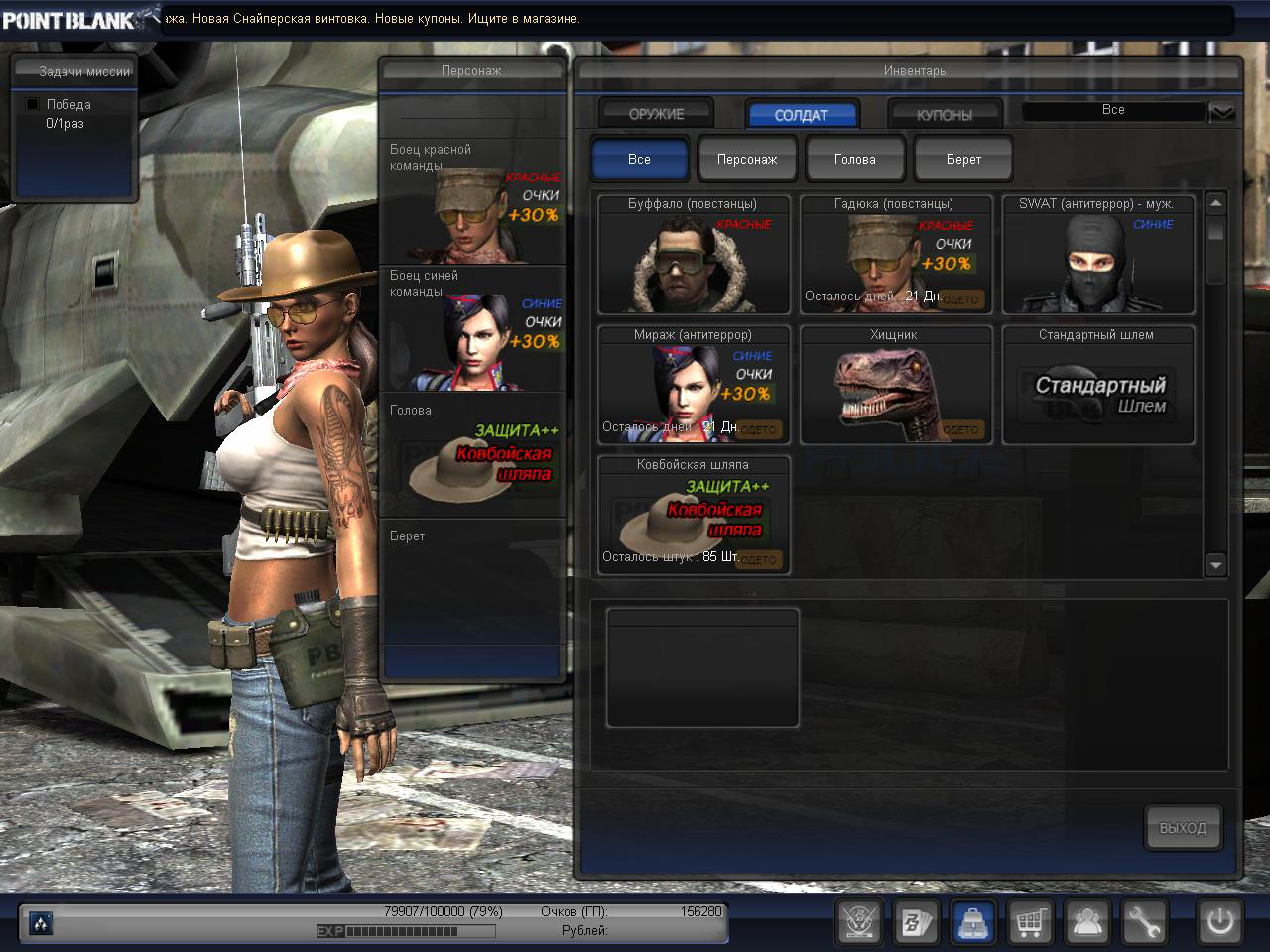Filter items by Берет
This screenshot has height=952, width=1270.
[962, 159]
